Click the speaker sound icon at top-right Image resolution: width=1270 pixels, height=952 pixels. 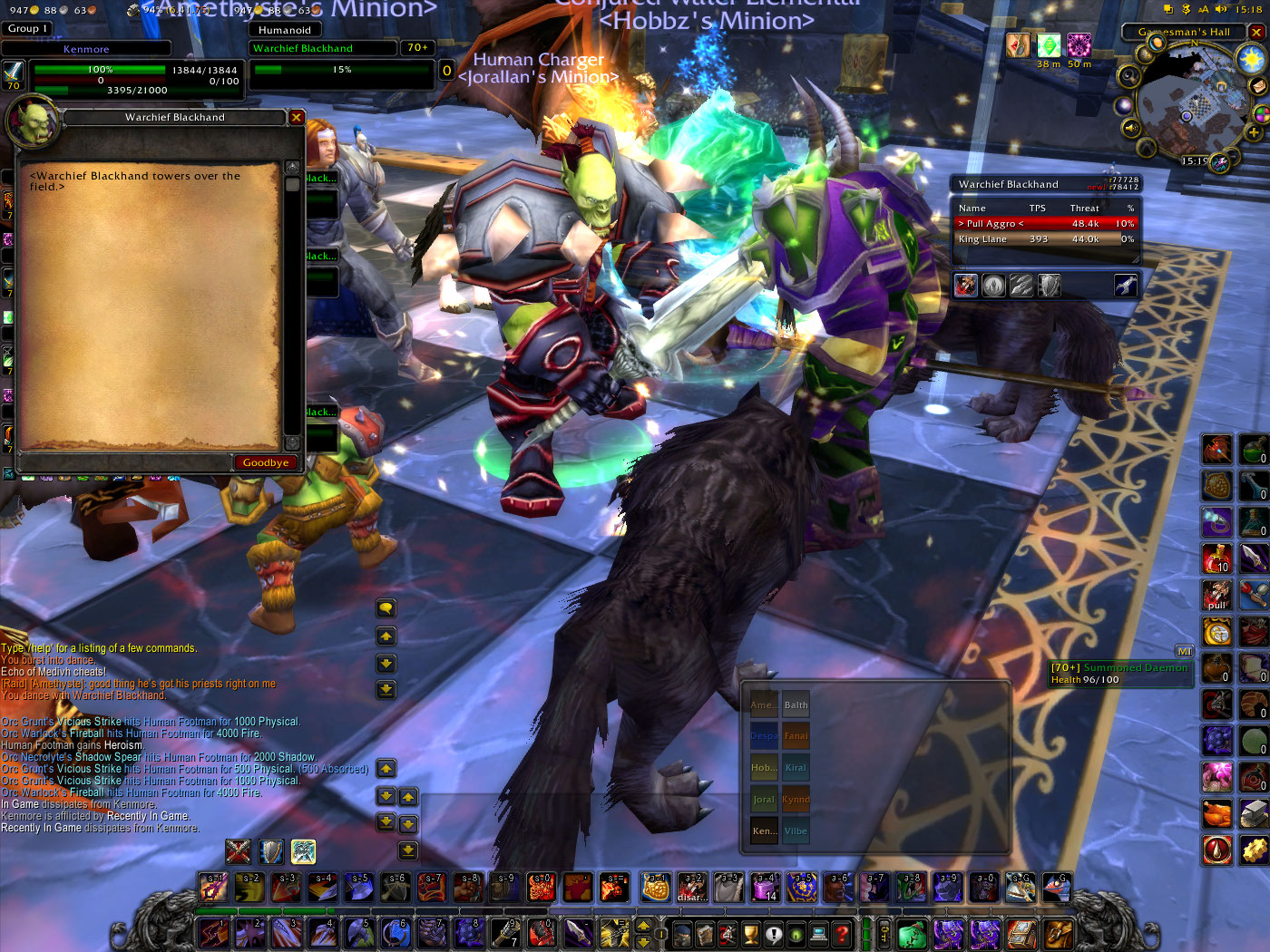tap(1220, 9)
